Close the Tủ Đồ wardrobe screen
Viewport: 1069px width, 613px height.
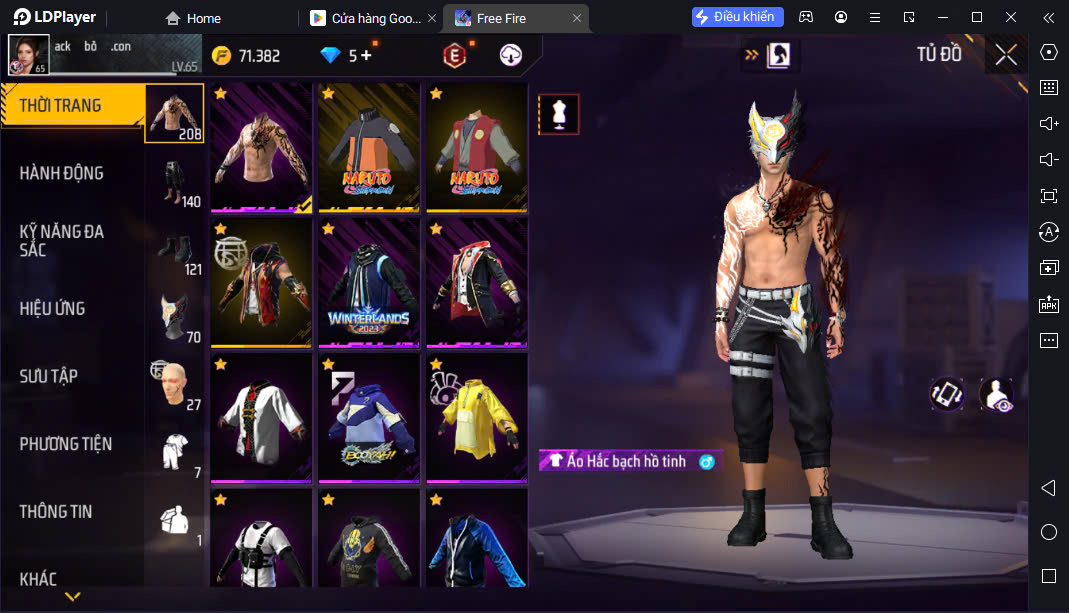click(1006, 55)
